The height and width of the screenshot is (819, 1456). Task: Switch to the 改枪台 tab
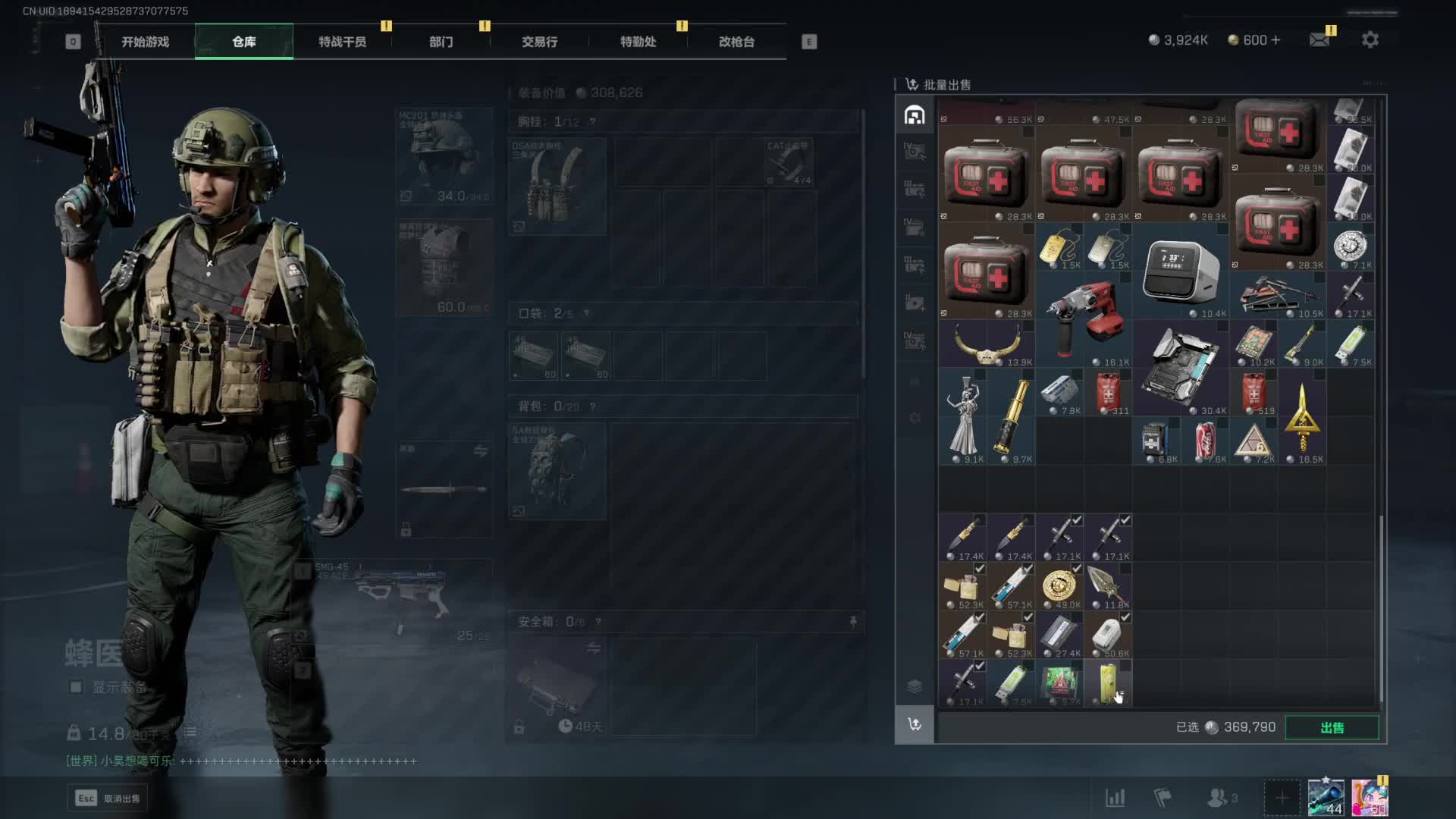(x=736, y=42)
